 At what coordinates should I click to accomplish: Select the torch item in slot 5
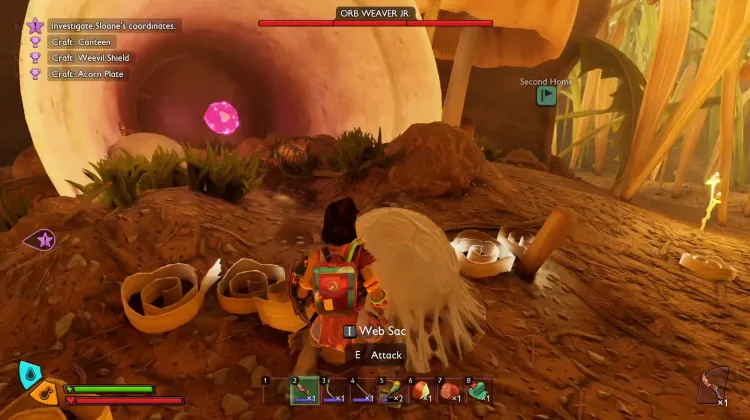click(393, 390)
